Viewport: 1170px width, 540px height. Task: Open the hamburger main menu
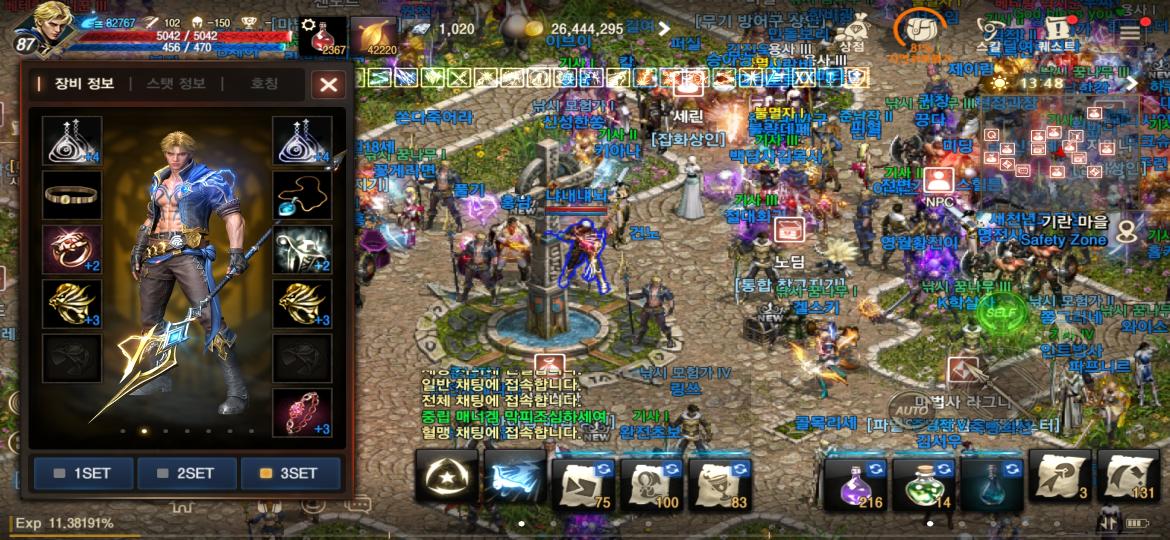[1130, 32]
